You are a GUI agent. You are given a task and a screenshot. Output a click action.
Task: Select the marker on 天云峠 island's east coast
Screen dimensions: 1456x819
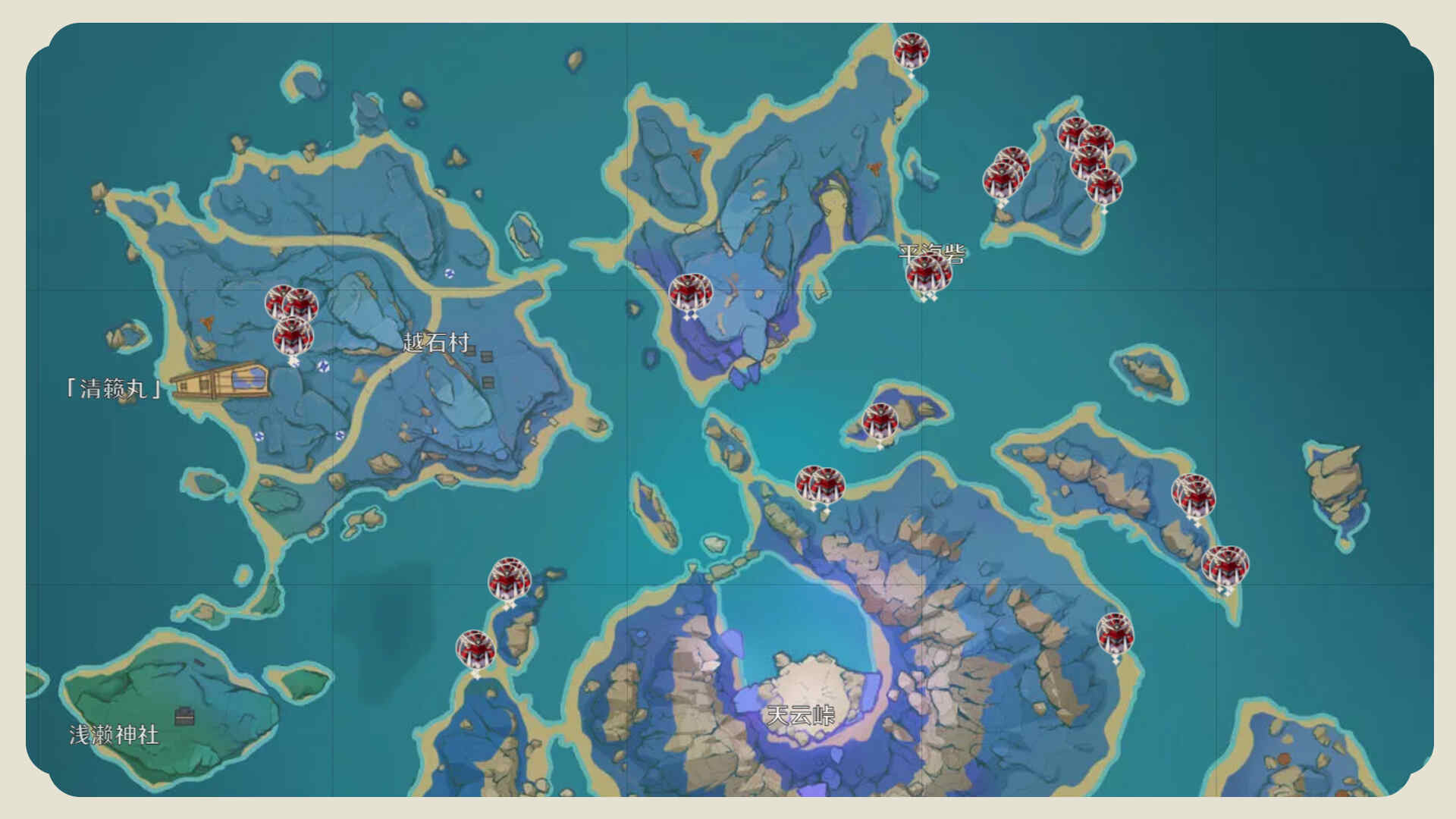1115,634
